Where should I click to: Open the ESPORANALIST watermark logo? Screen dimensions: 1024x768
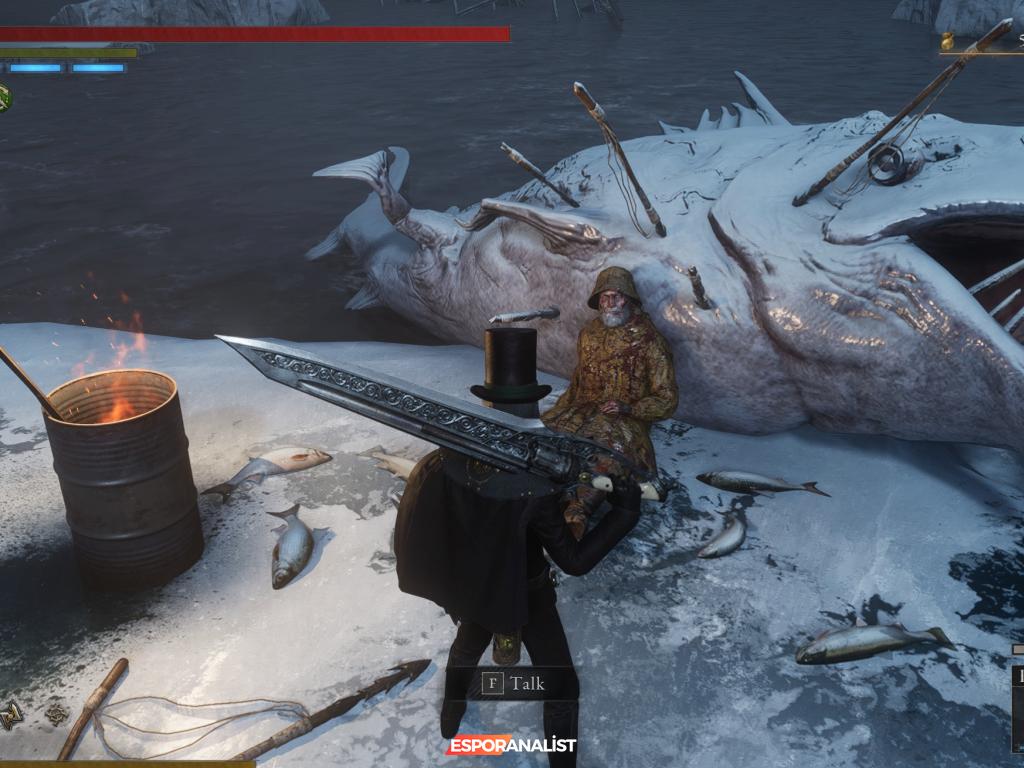coord(511,746)
